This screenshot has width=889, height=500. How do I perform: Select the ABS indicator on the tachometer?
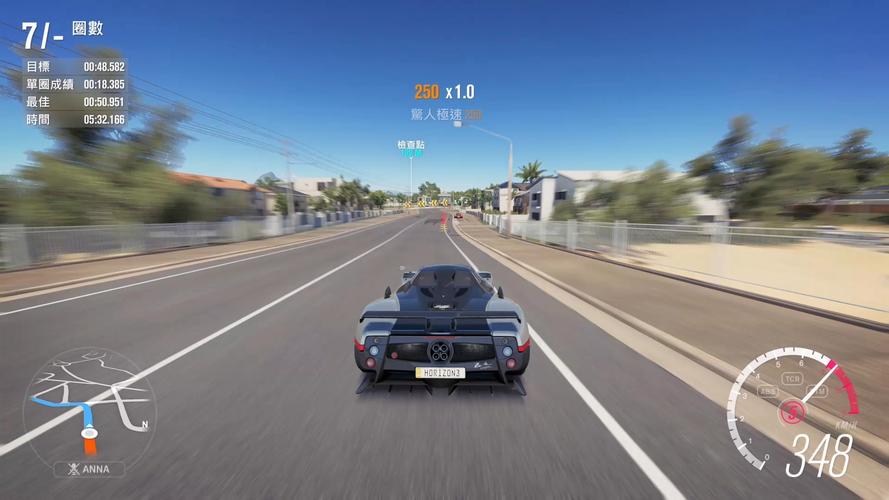pos(767,391)
